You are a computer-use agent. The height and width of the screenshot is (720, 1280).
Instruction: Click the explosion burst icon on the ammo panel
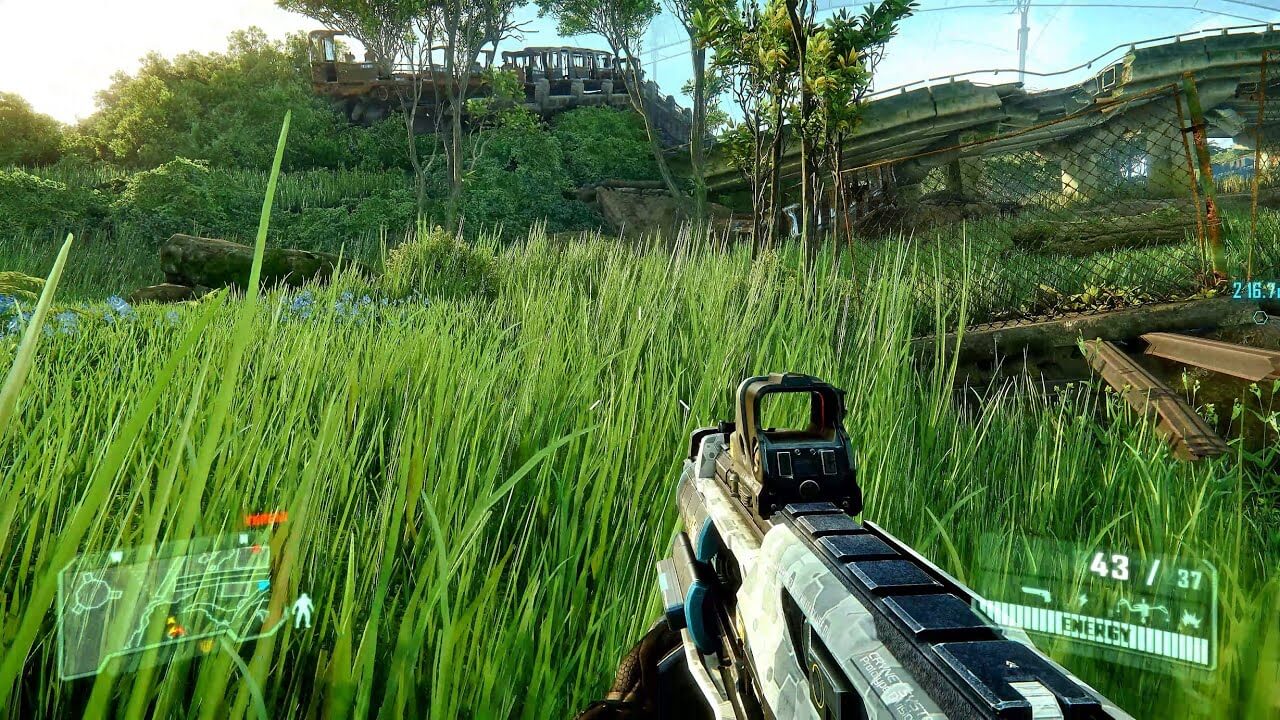[x=1191, y=620]
